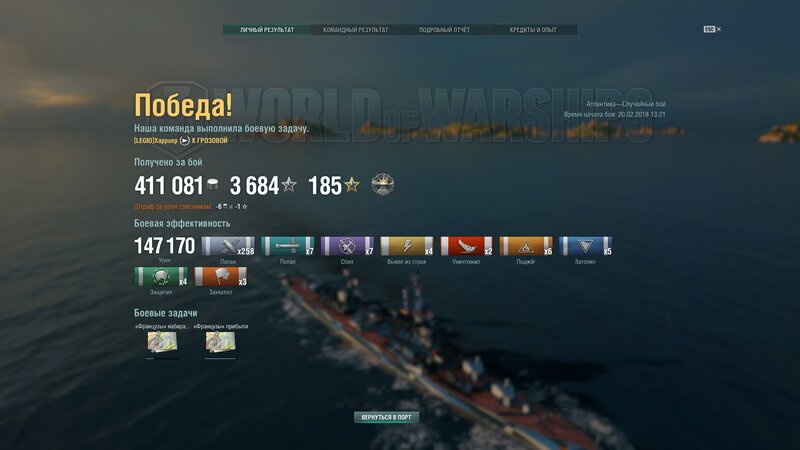Select the «Уничтожил» x2 ribbon

467,247
